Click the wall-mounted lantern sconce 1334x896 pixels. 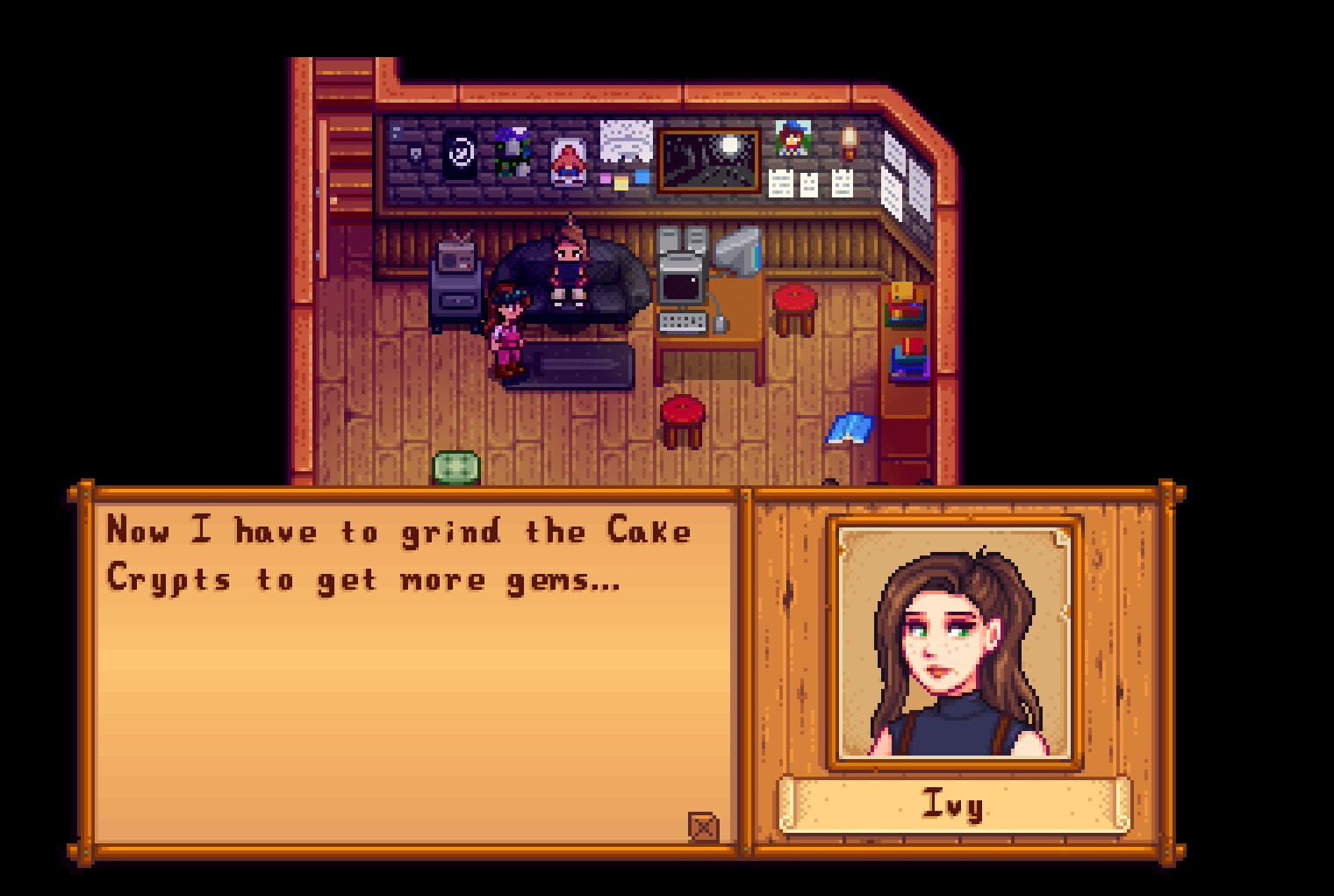[849, 145]
